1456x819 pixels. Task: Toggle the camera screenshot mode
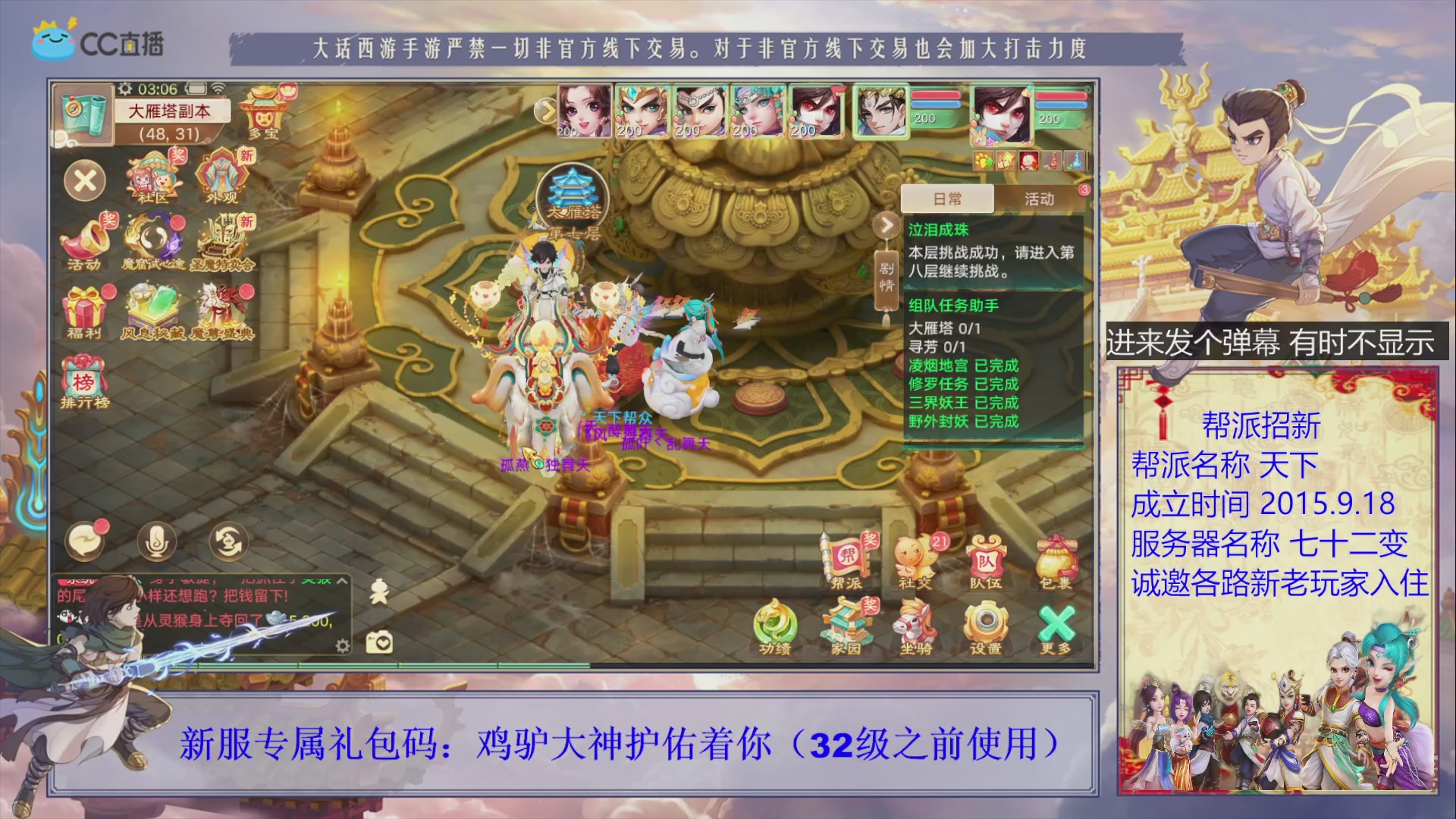coord(381,641)
